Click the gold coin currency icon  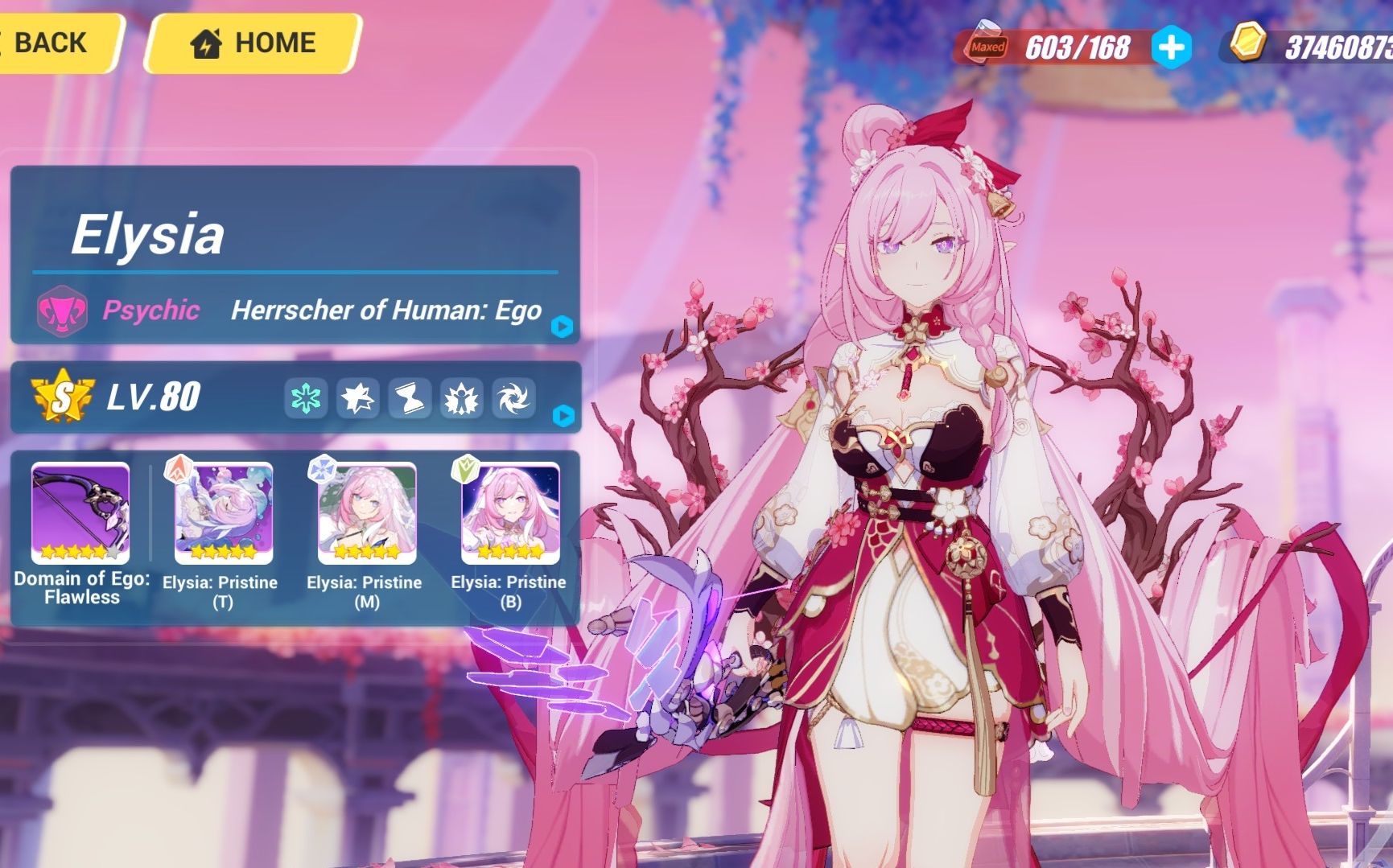(1248, 44)
